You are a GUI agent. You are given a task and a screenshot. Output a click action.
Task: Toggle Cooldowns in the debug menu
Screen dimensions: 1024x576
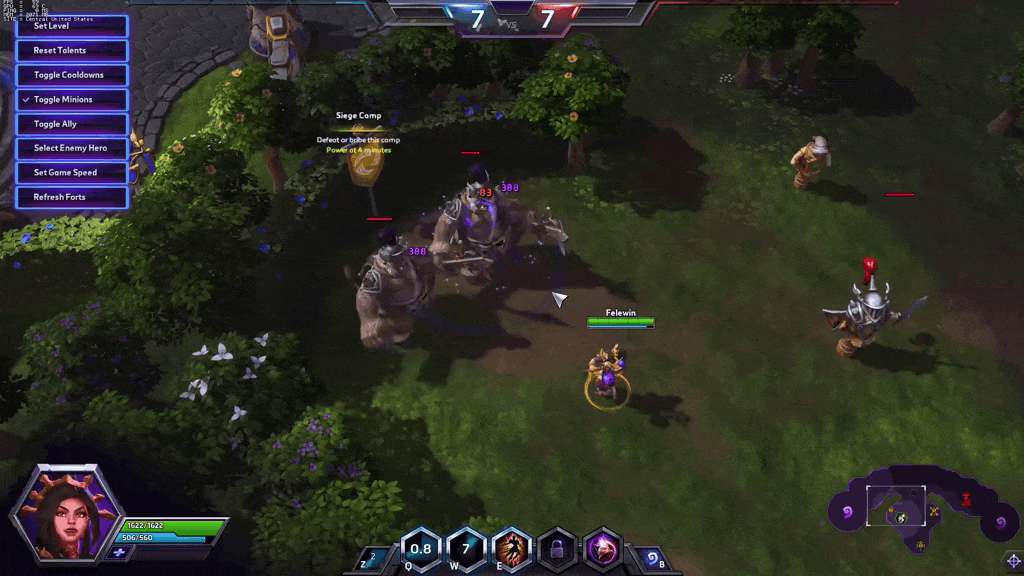tap(71, 75)
